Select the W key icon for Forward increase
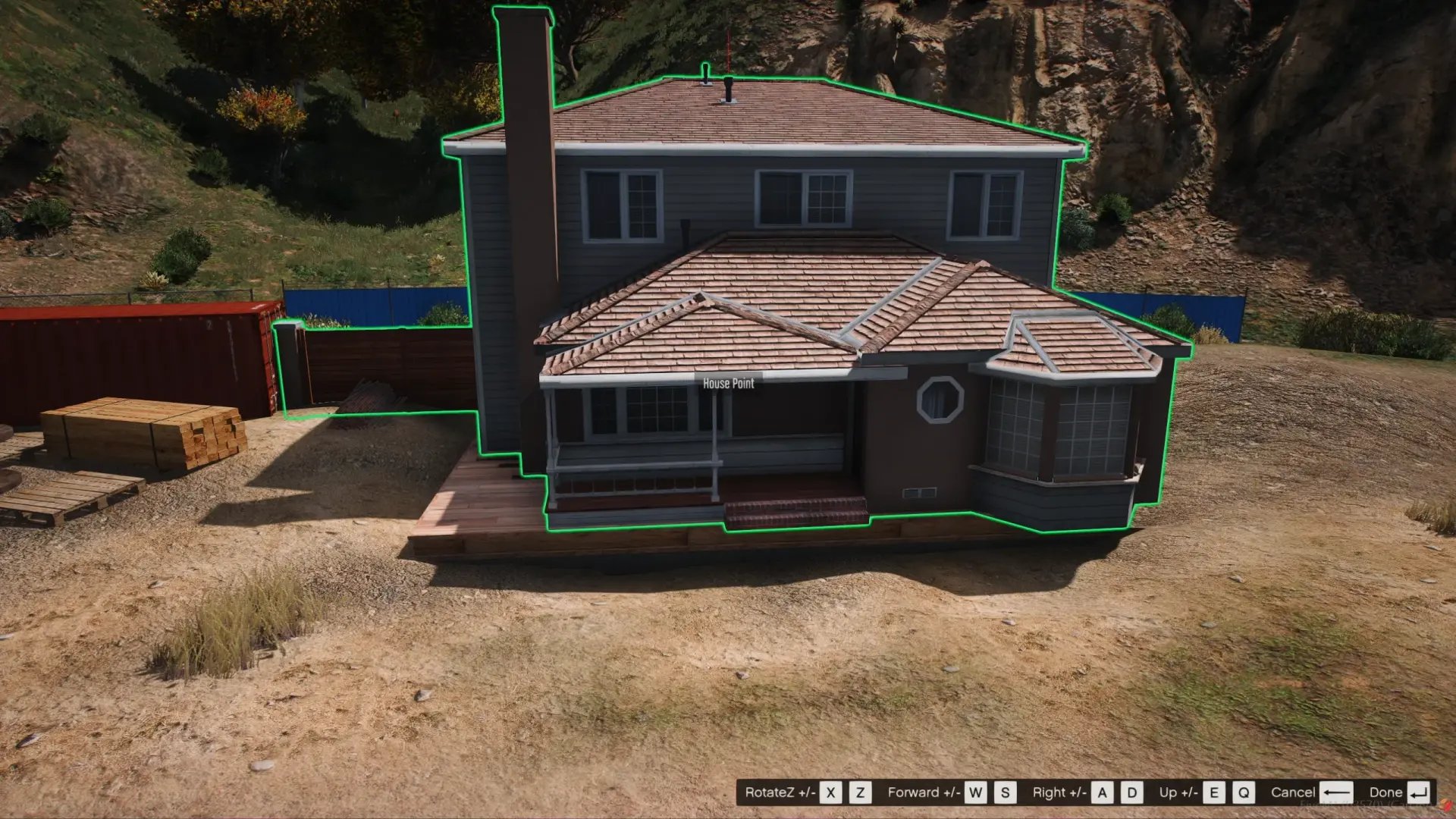1456x819 pixels. pyautogui.click(x=975, y=792)
